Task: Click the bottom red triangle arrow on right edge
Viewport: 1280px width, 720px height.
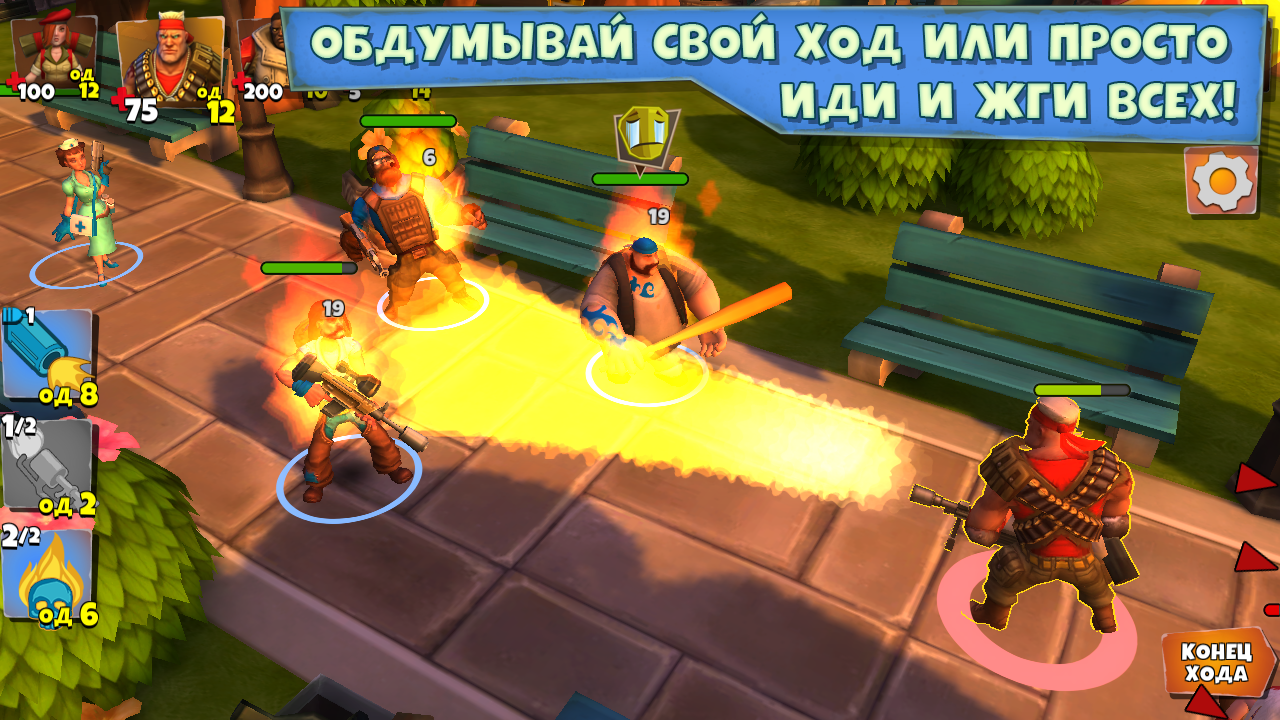Action: (x=1253, y=555)
